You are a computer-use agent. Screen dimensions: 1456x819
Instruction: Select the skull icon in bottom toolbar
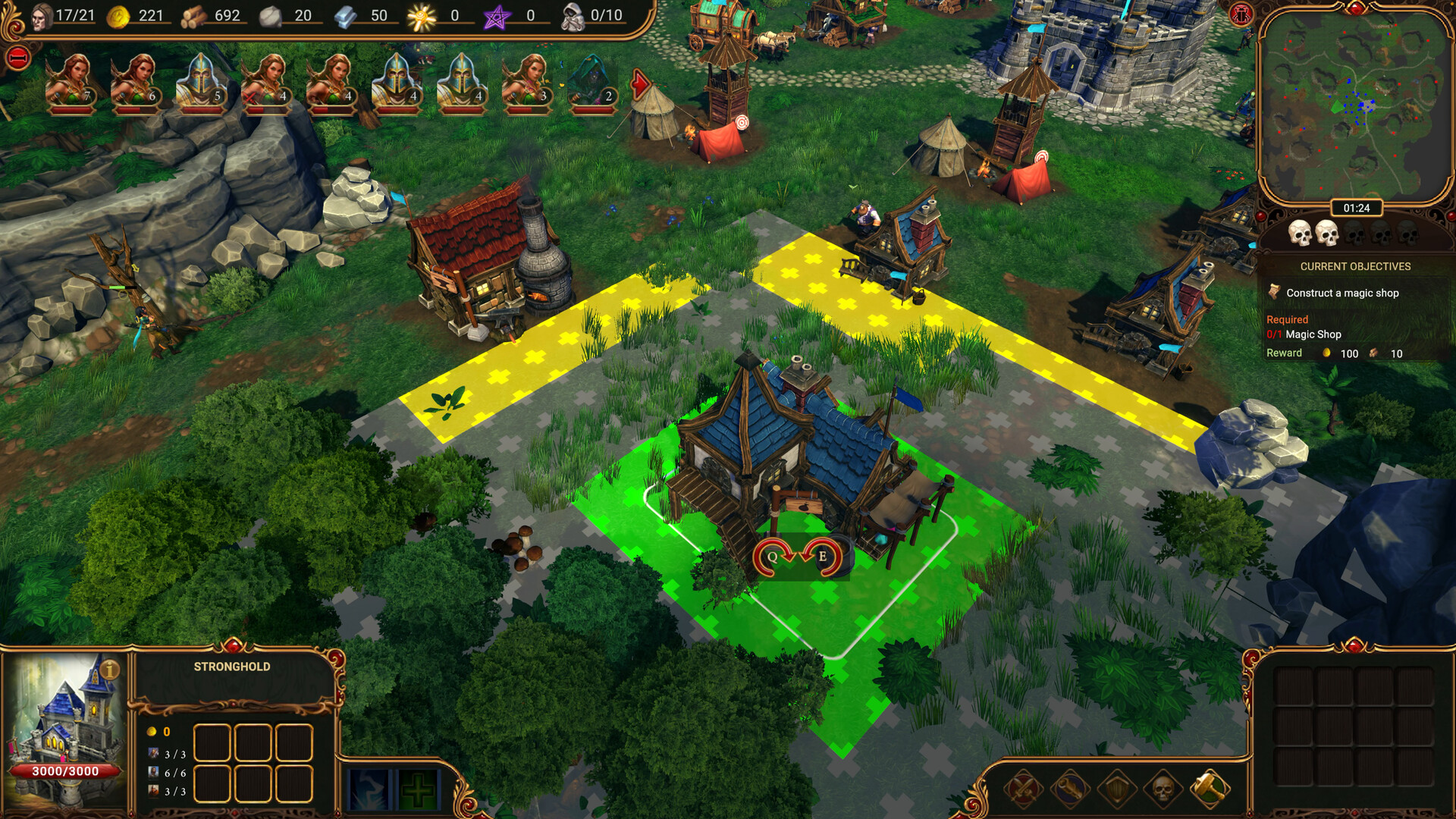click(1162, 789)
